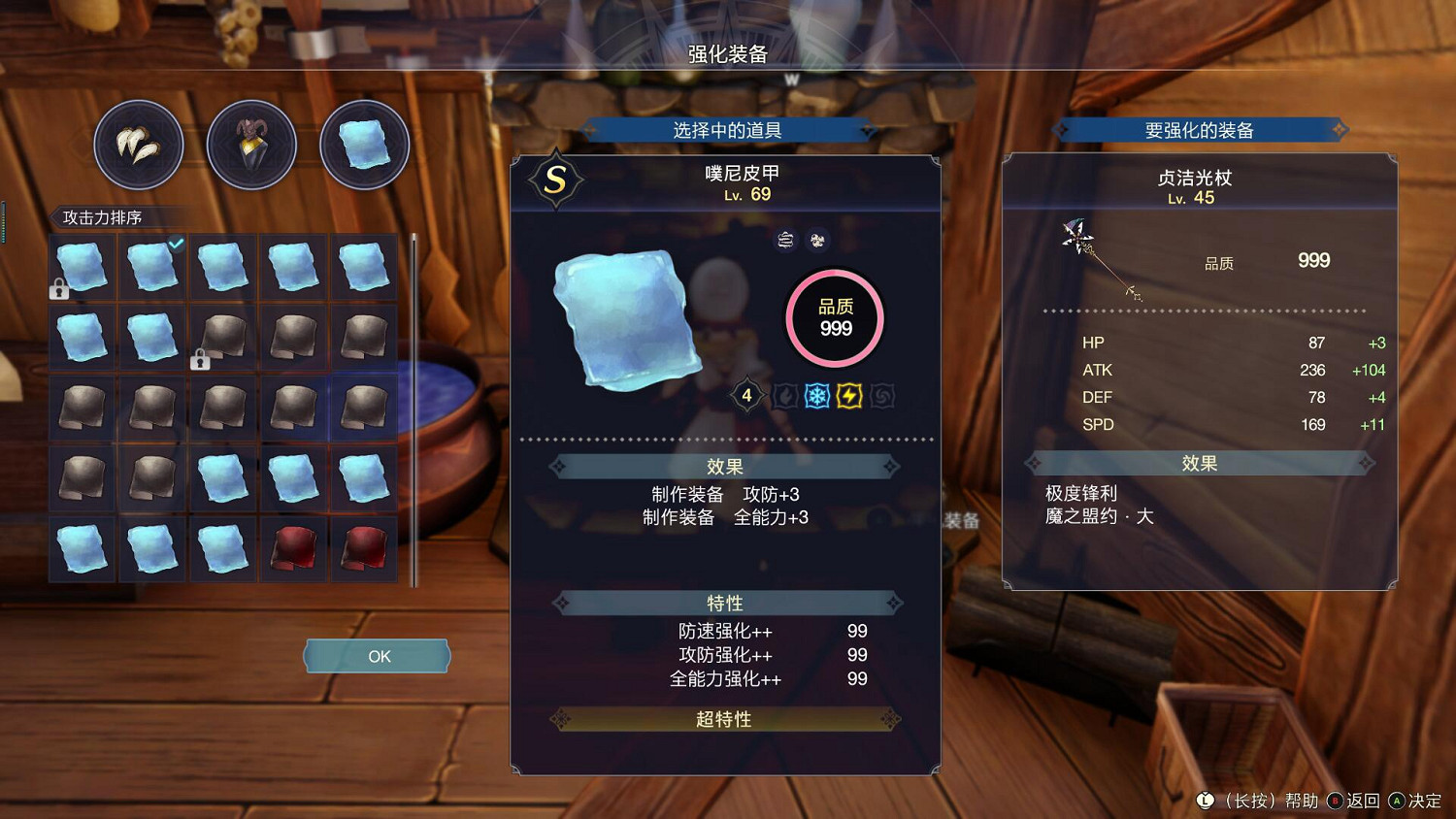Select the claw material category icon

(x=139, y=143)
